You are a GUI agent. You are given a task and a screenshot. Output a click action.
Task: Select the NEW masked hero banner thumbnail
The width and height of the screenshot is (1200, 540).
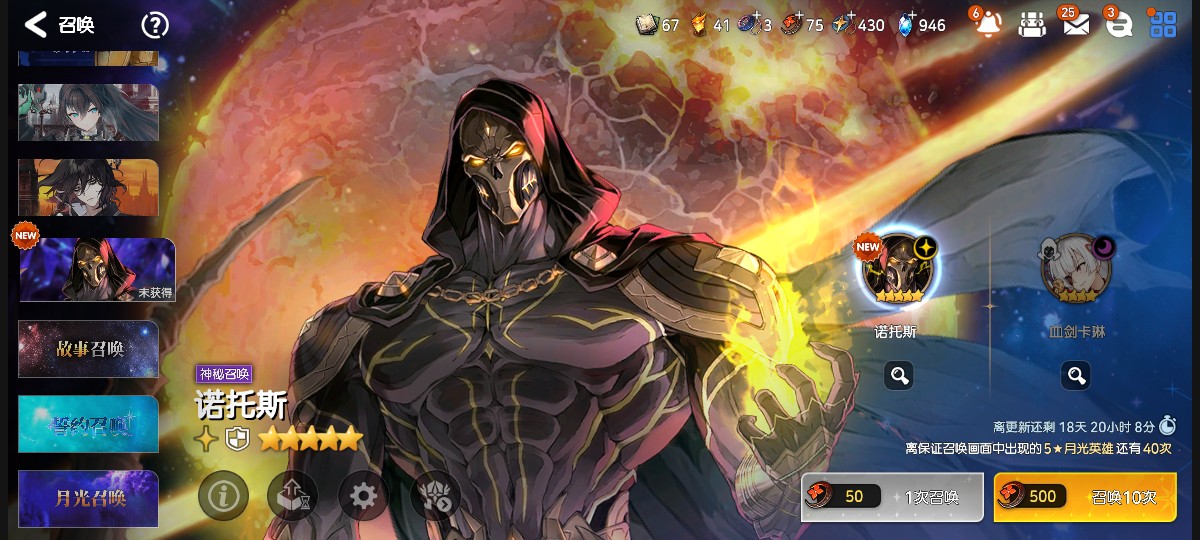tap(97, 270)
